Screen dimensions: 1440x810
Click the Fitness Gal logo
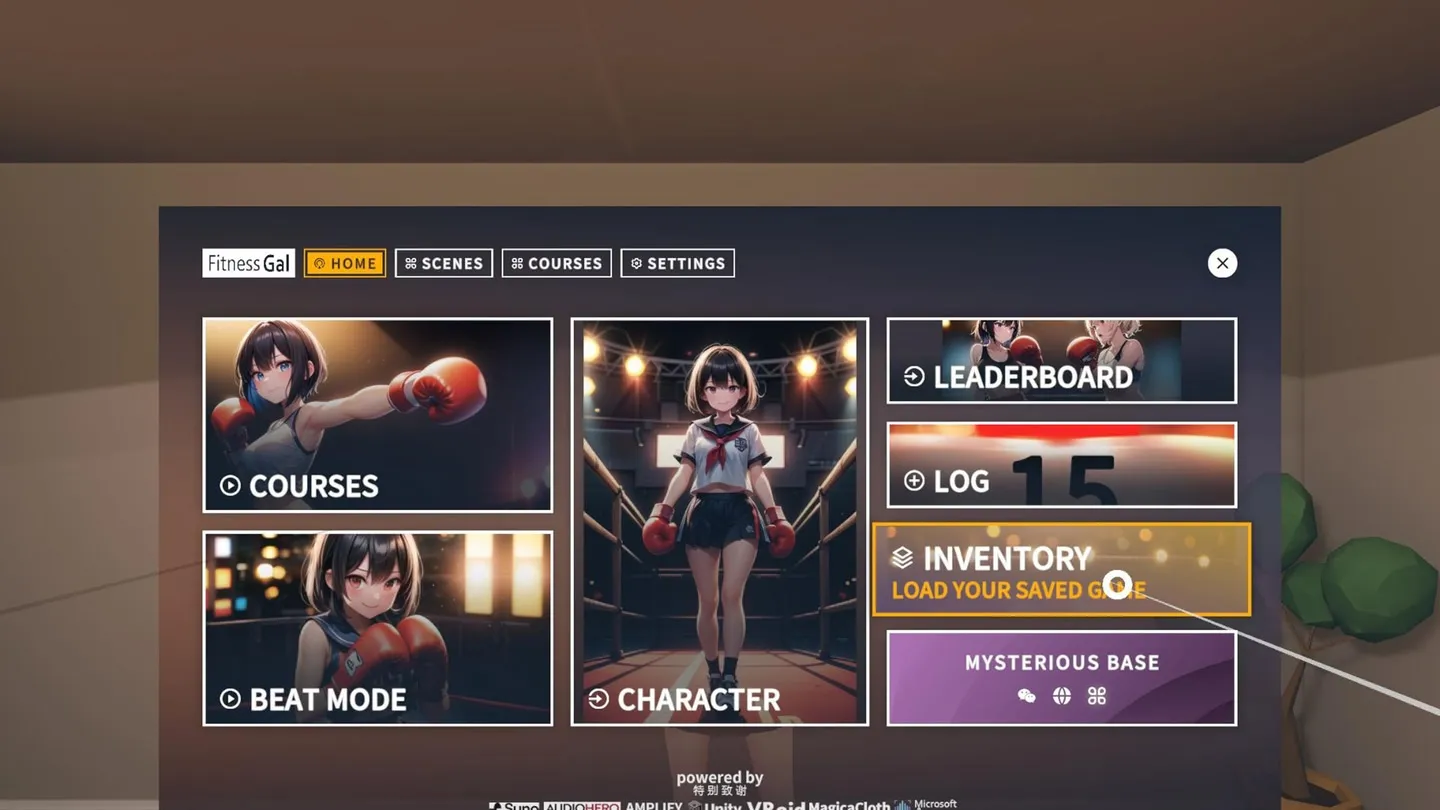point(248,263)
